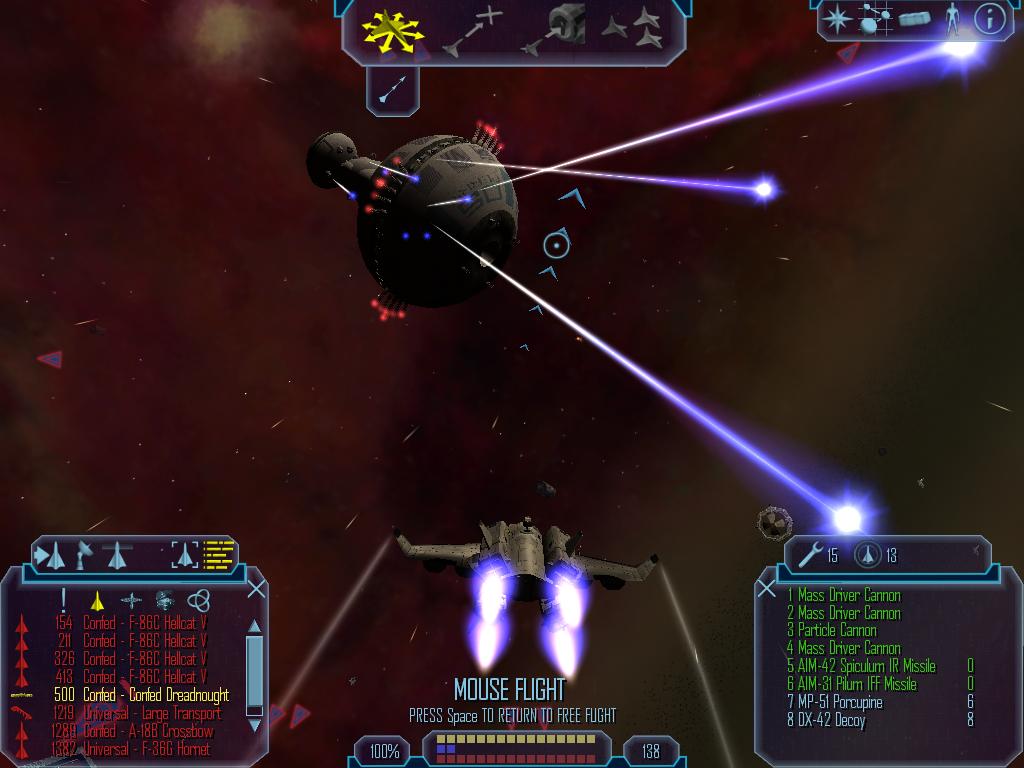Close the target list panel
This screenshot has height=768, width=1024.
click(256, 589)
